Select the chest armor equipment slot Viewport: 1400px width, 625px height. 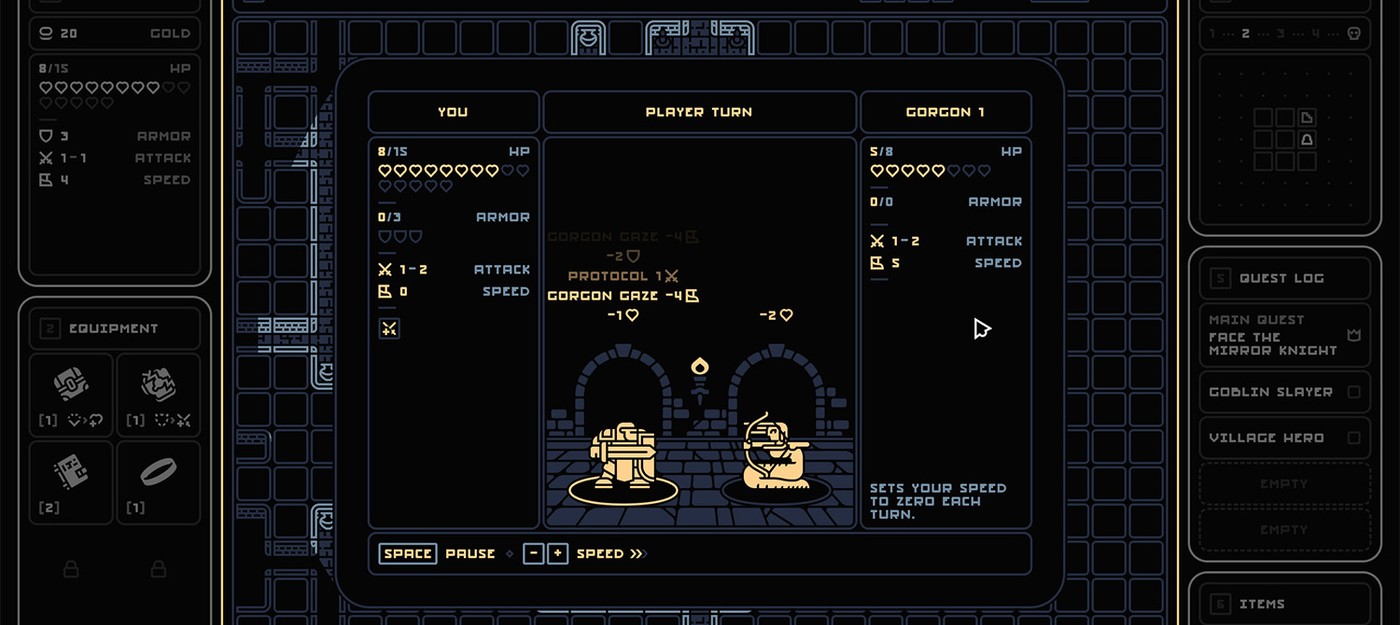pos(71,395)
